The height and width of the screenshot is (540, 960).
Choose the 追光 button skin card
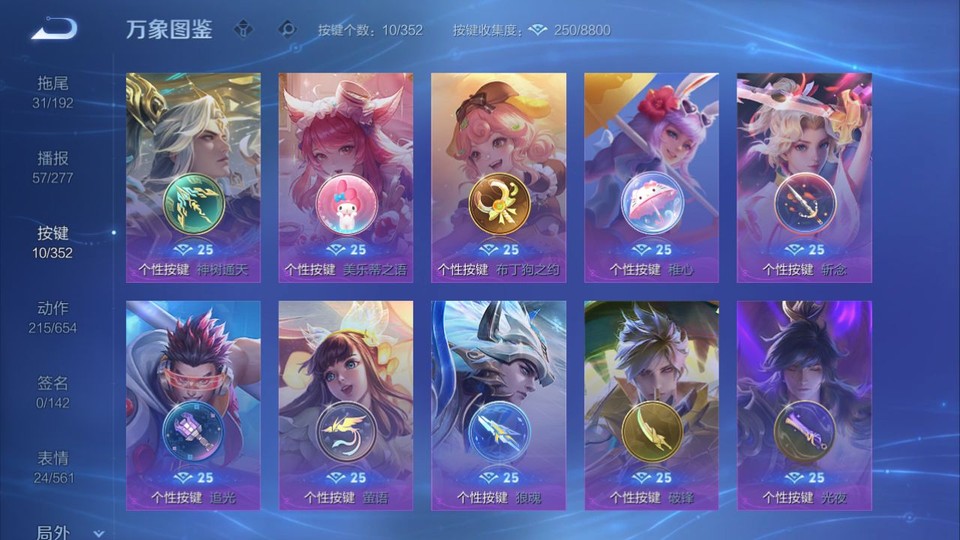coord(193,405)
